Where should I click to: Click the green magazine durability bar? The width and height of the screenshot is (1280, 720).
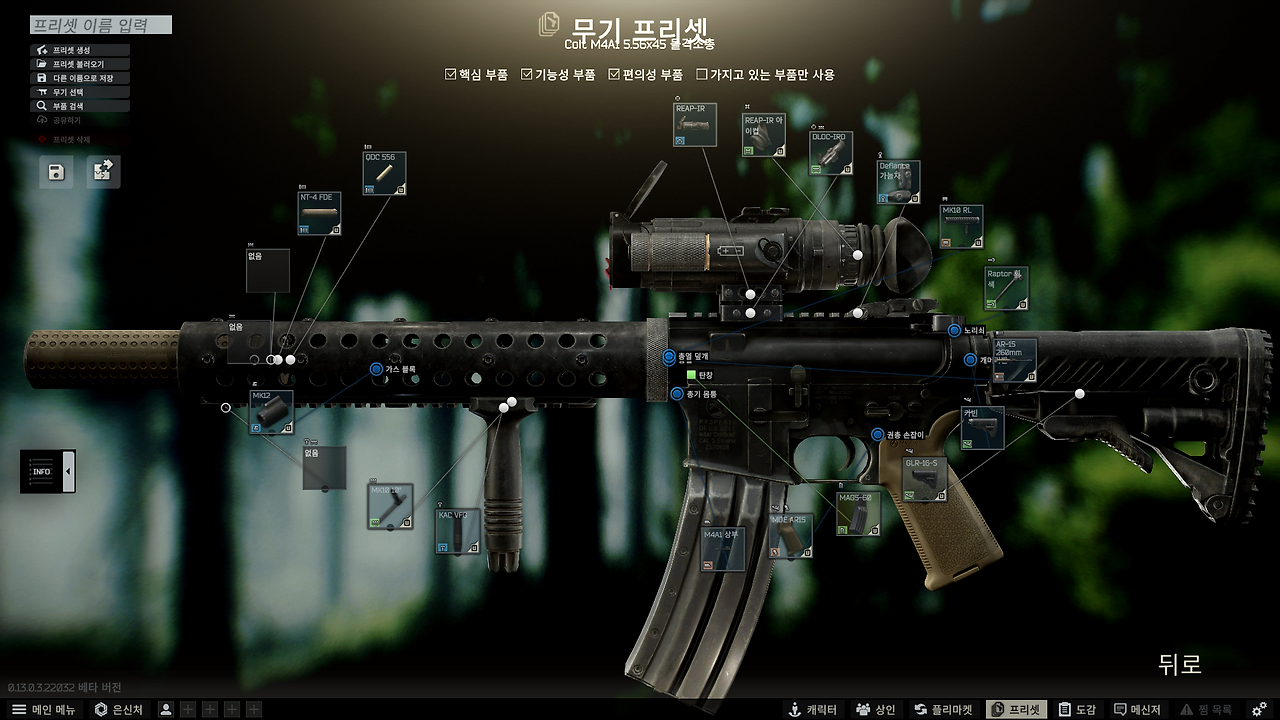[x=689, y=372]
